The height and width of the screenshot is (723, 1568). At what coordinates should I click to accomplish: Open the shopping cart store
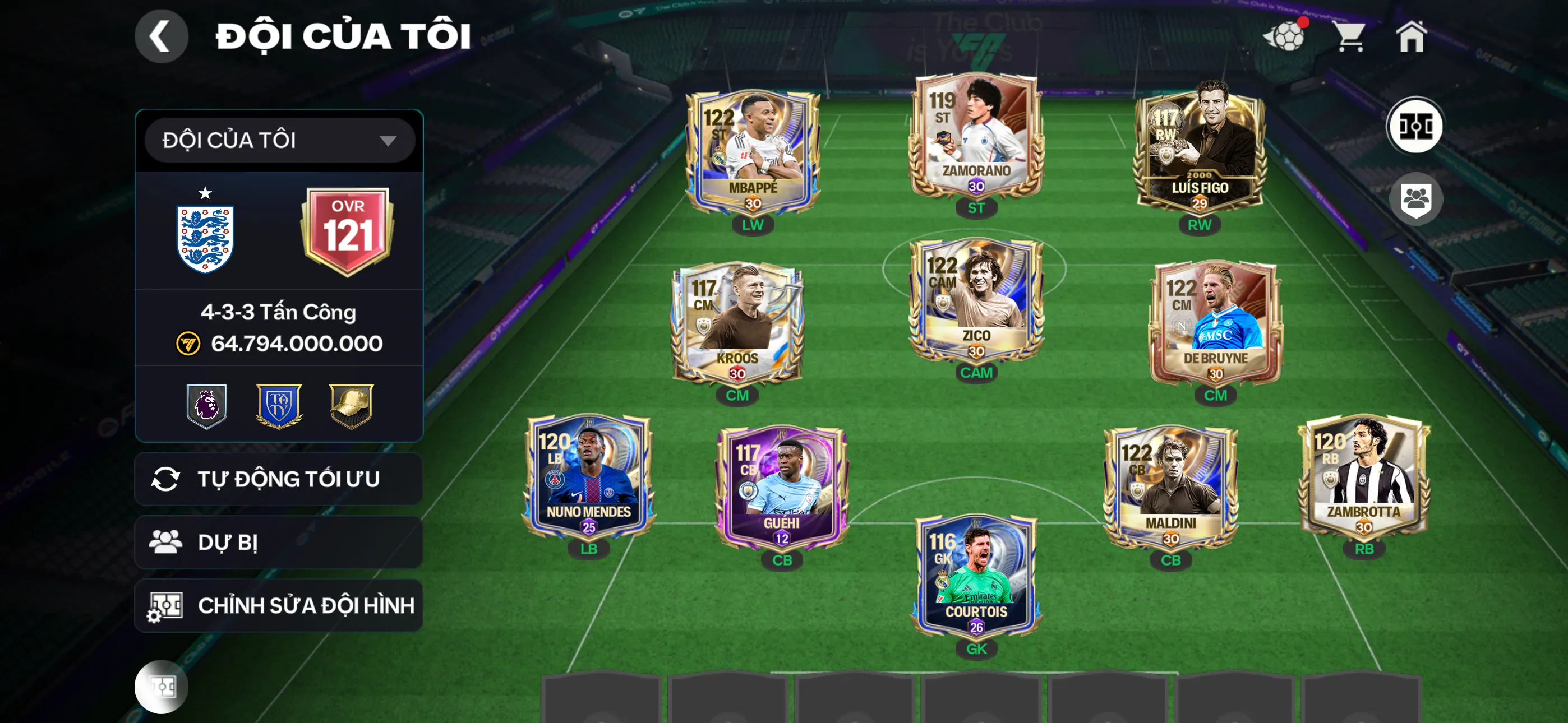pos(1350,36)
